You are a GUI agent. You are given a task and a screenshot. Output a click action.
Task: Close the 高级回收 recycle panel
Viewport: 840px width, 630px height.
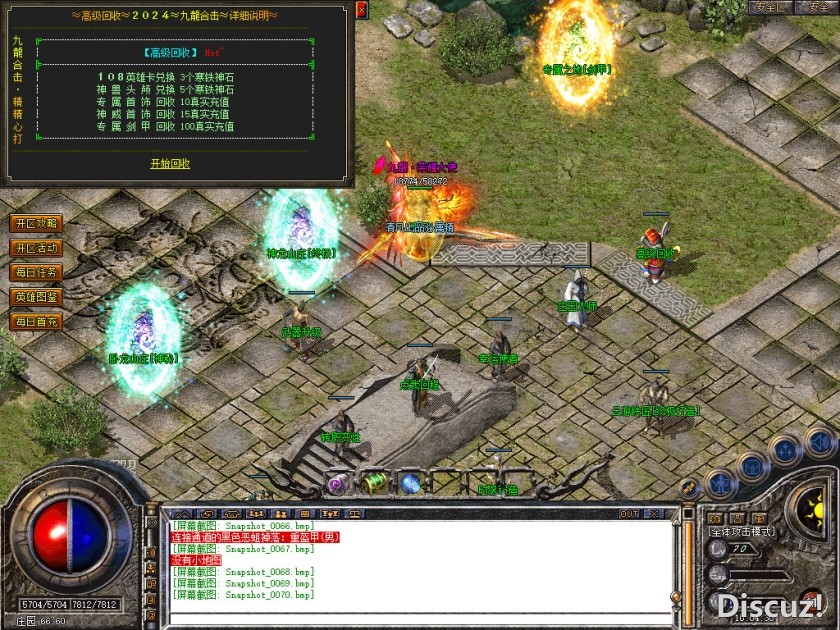tap(361, 10)
